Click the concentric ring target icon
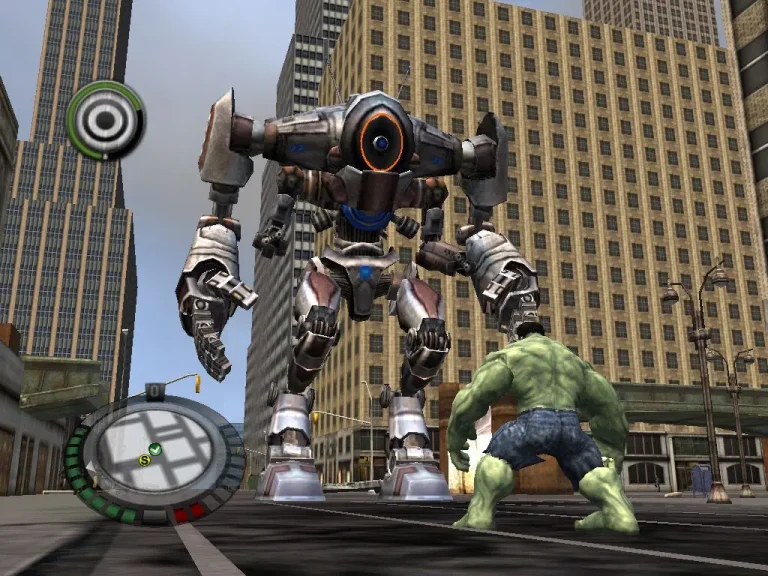Image resolution: width=768 pixels, height=576 pixels. (105, 120)
